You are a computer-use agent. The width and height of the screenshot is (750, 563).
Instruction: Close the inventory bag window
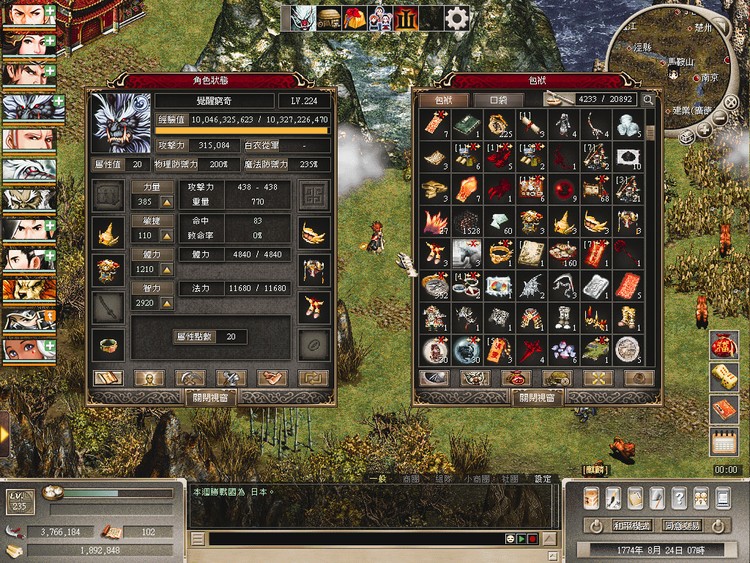537,396
